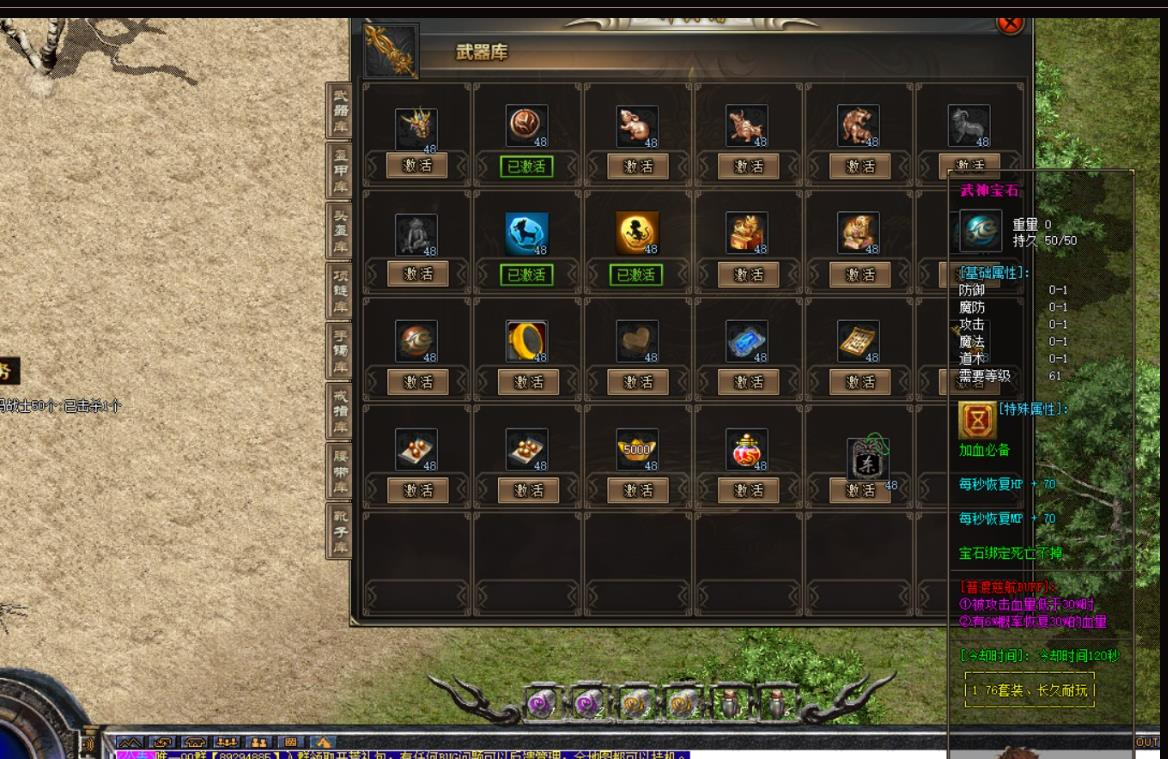Viewport: 1168px width, 759px height.
Task: Click 激活 under the heart-shaped stone
Action: pos(638,382)
